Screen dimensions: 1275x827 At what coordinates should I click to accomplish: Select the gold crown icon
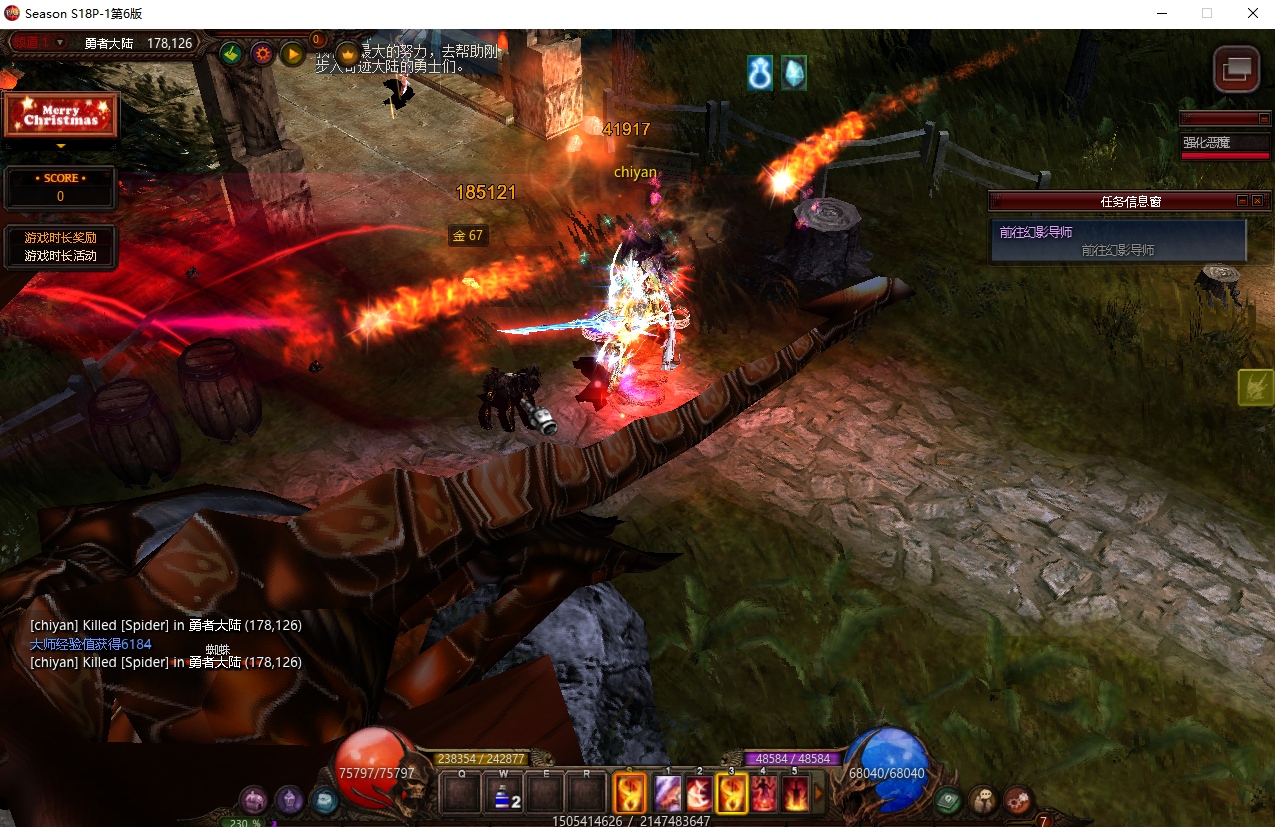pos(347,53)
